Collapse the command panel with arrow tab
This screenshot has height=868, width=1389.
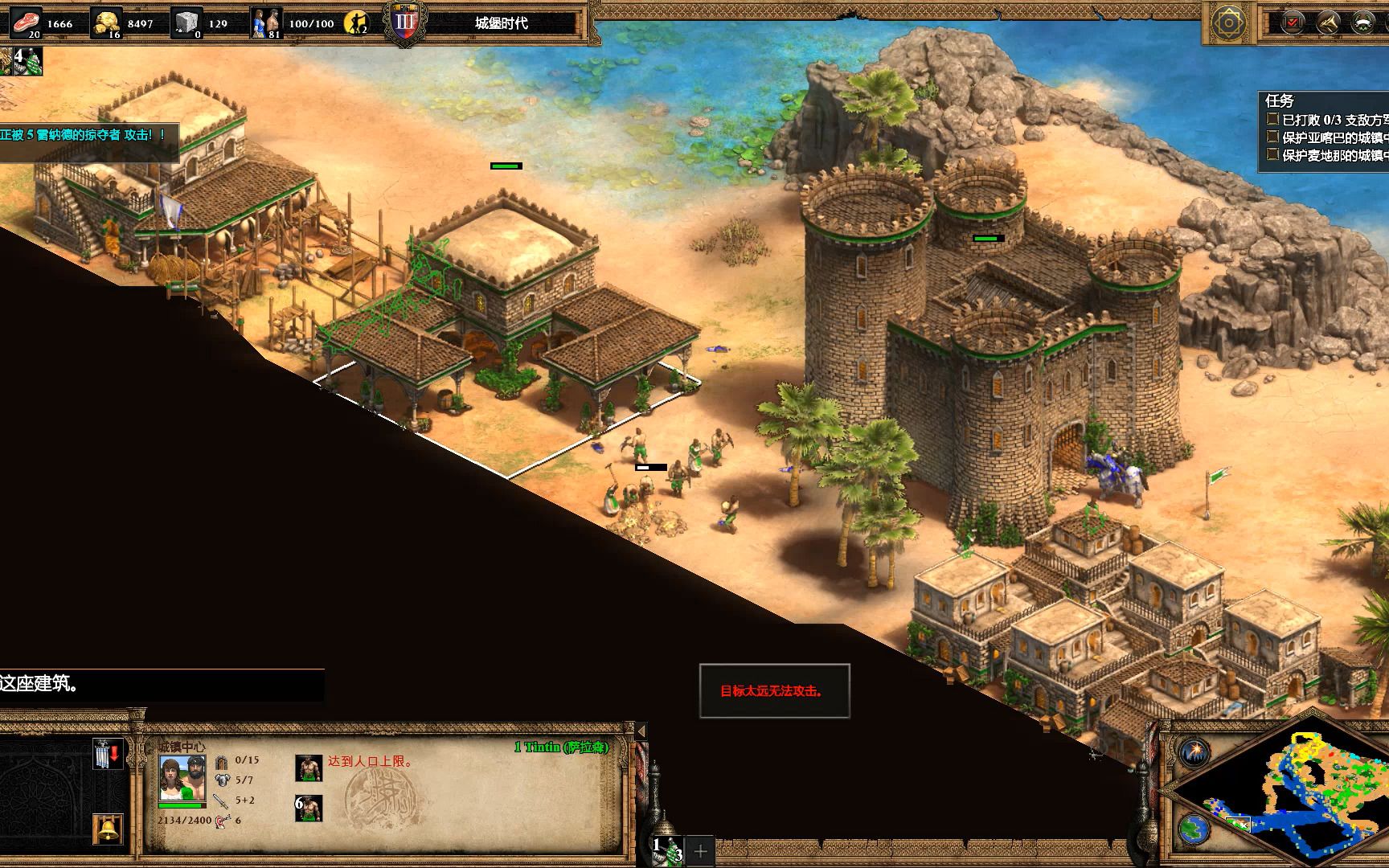coord(641,731)
